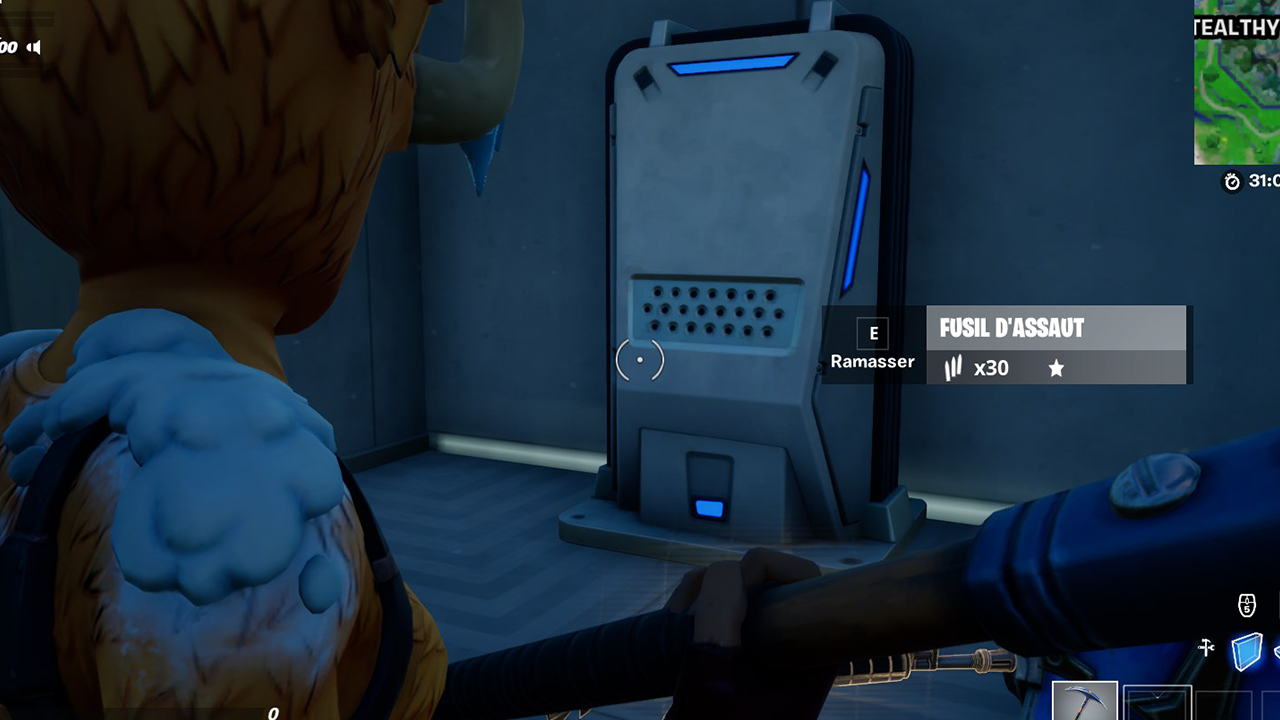Click the 31:0 match timer text
The width and height of the screenshot is (1280, 720).
click(1262, 183)
